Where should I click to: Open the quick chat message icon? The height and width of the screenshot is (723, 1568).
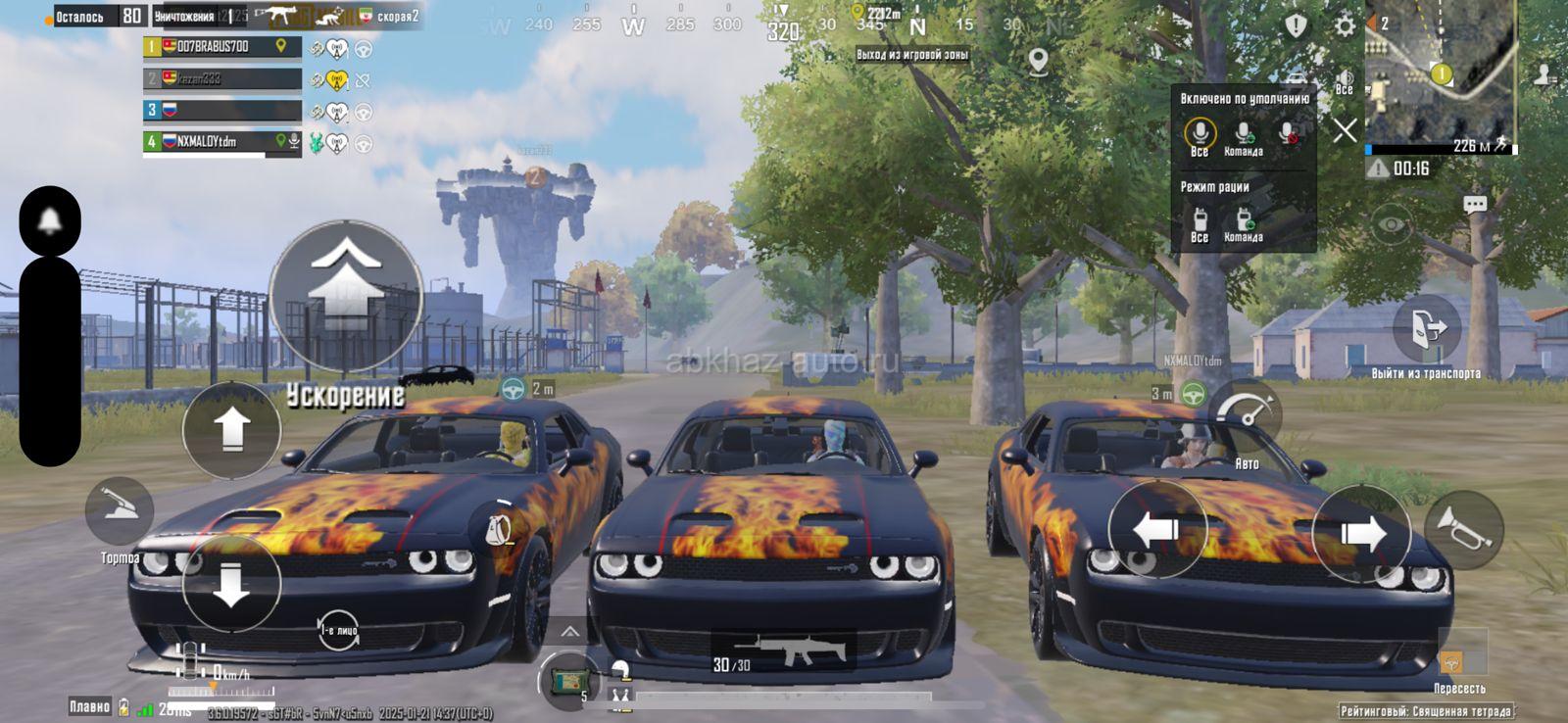(x=1474, y=205)
